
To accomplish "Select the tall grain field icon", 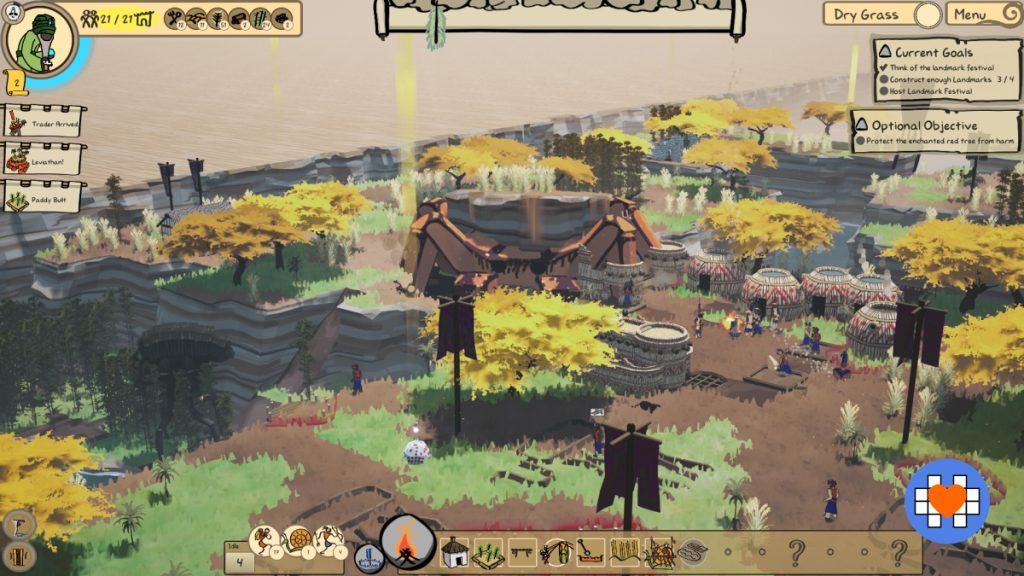I will 625,552.
